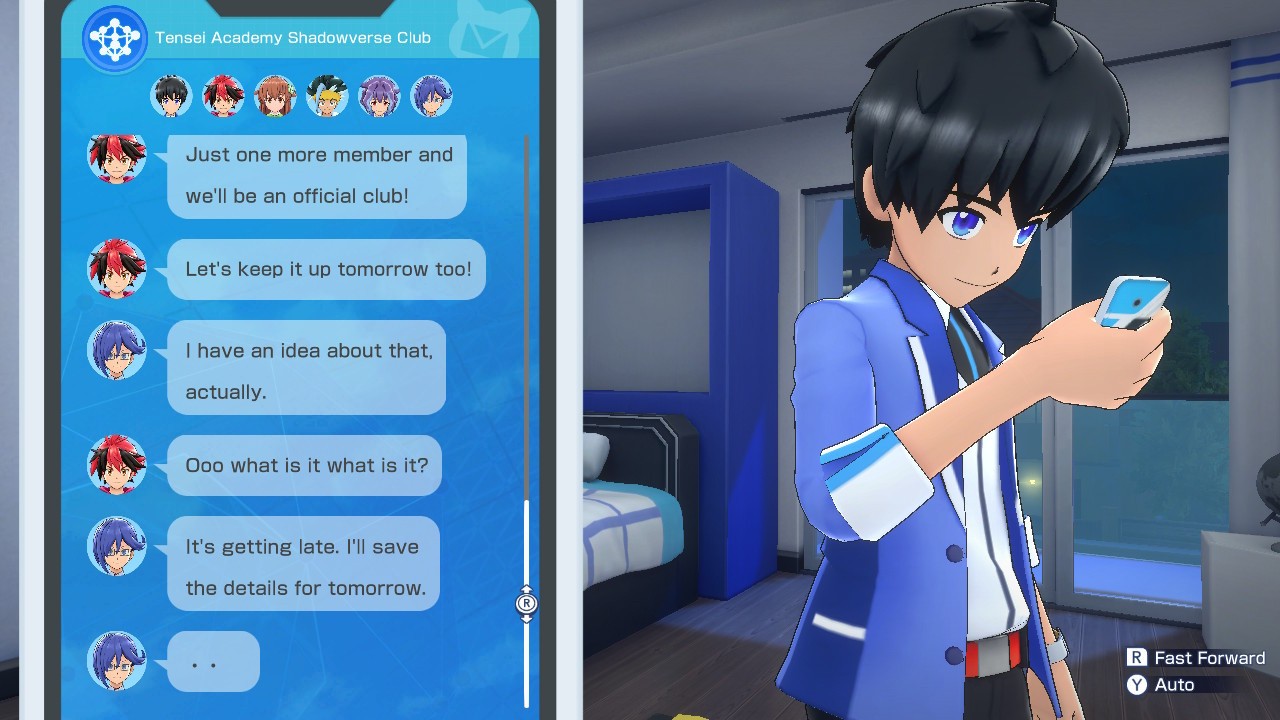Viewport: 1280px width, 720px height.
Task: Select the blue-haired glasses member avatar in header
Action: coord(431,96)
